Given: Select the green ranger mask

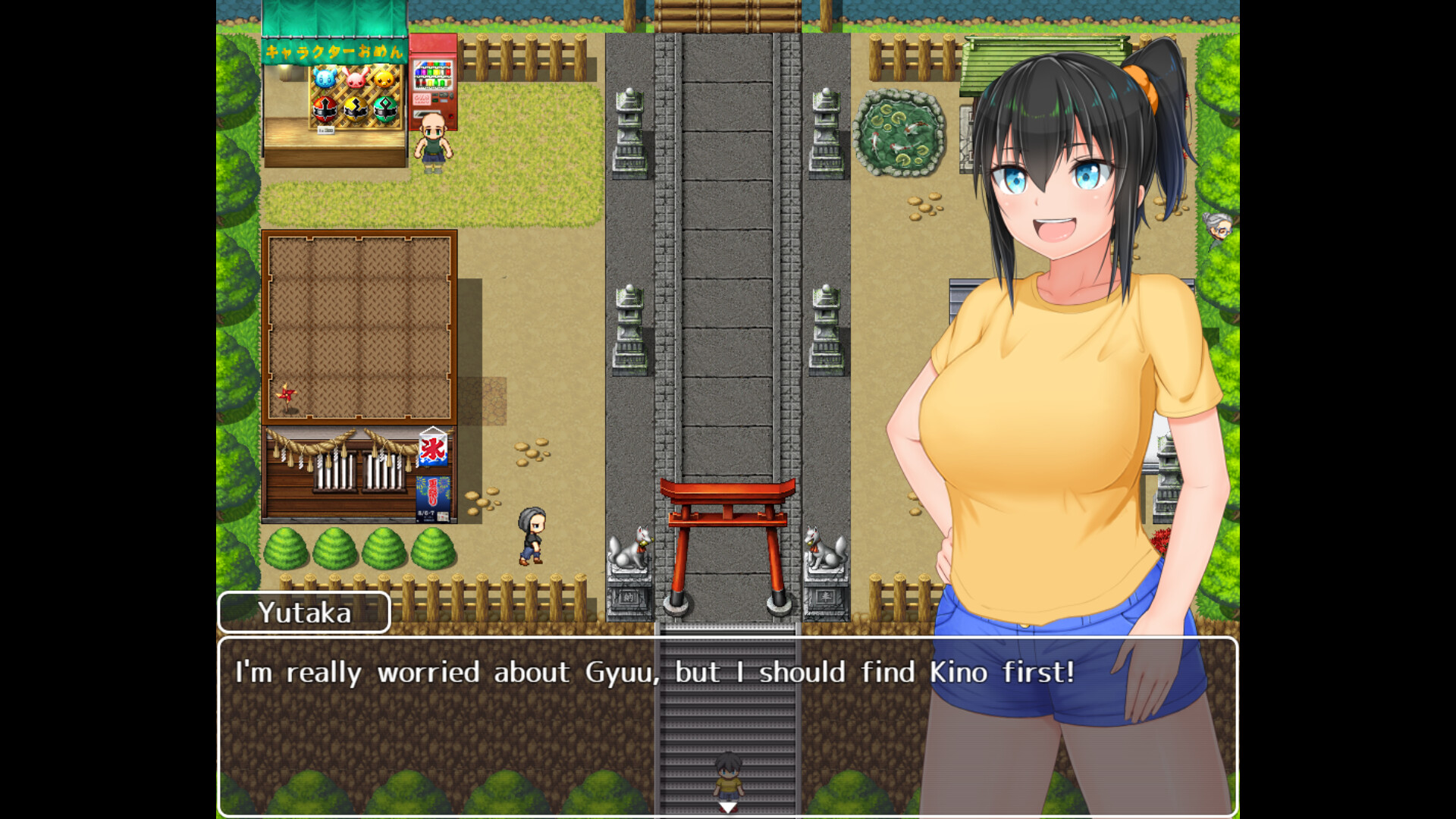Looking at the screenshot, I should point(386,108).
